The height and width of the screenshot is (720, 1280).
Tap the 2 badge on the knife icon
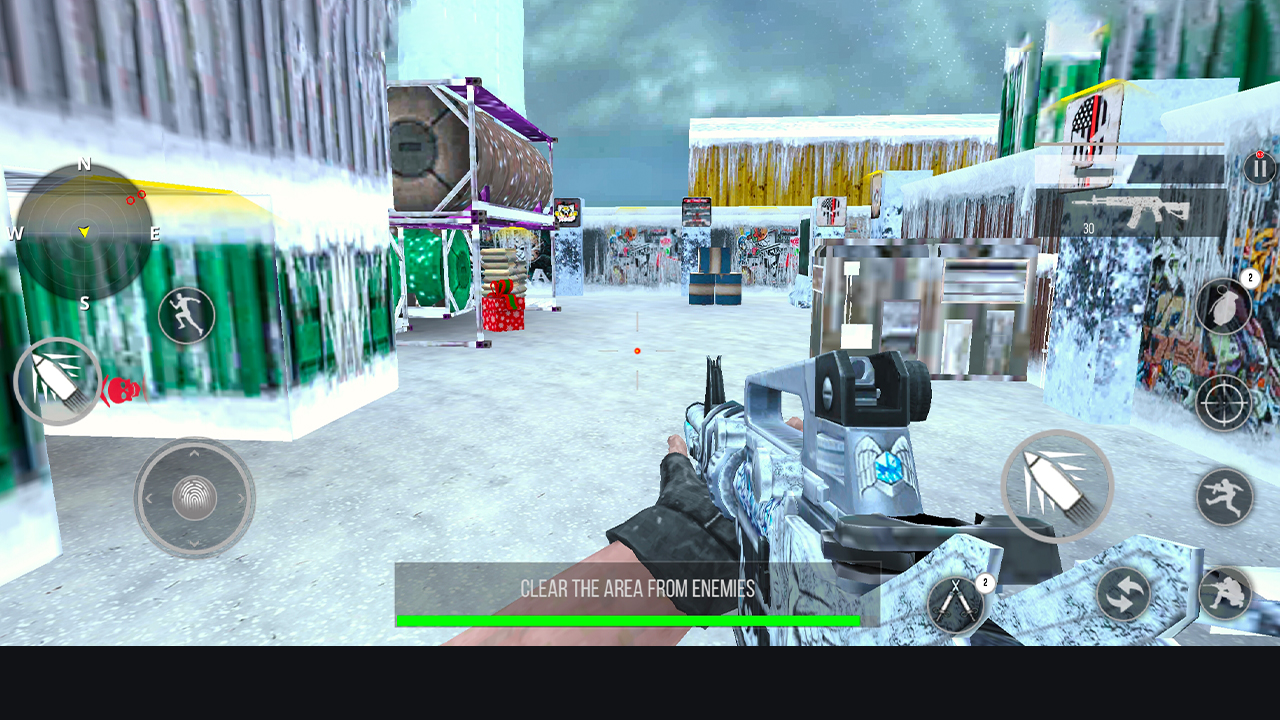[x=985, y=583]
